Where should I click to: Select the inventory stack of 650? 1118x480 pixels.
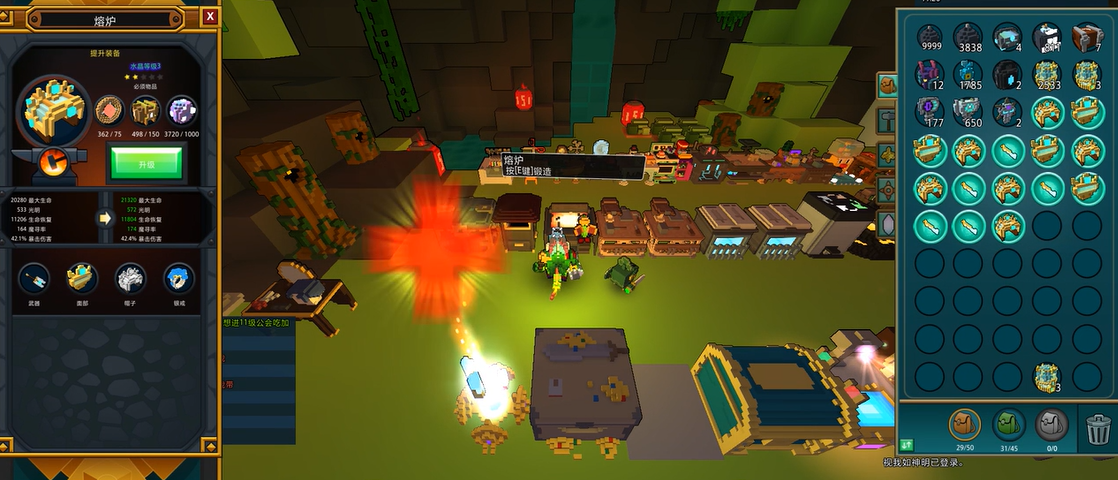click(969, 112)
